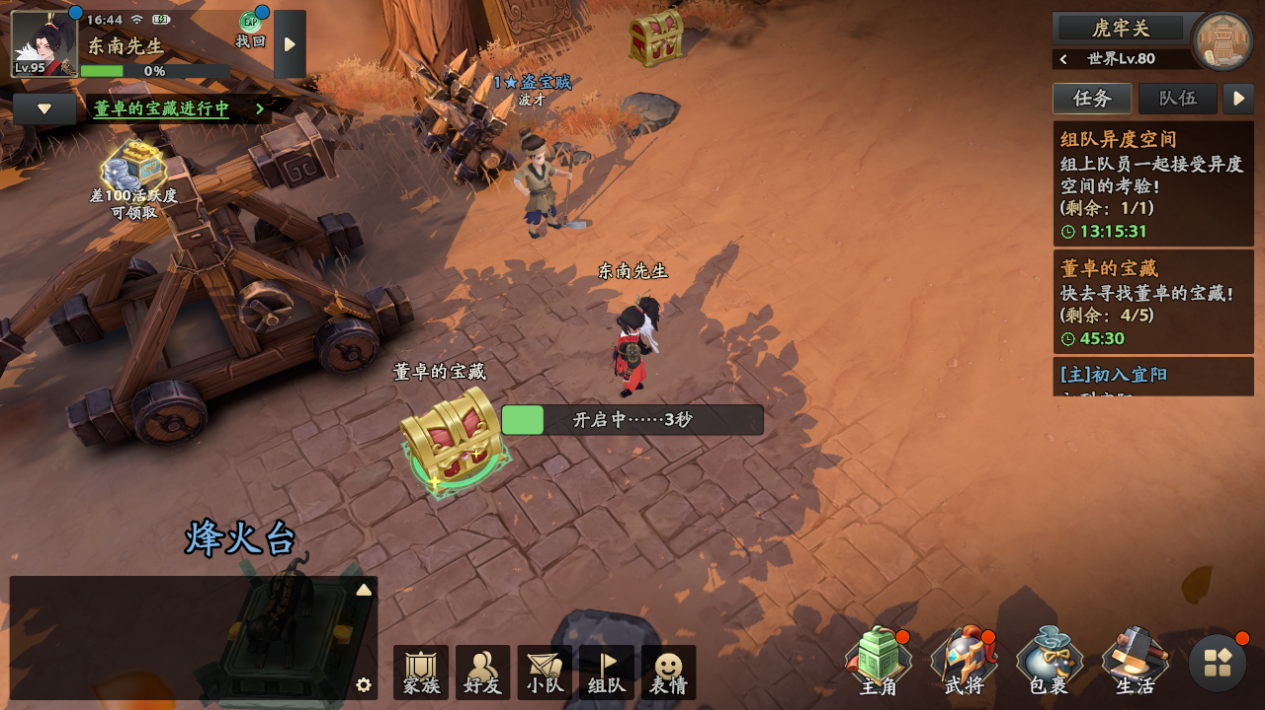
Task: Select the 董卓的宝藏 quest entry
Action: [1153, 302]
